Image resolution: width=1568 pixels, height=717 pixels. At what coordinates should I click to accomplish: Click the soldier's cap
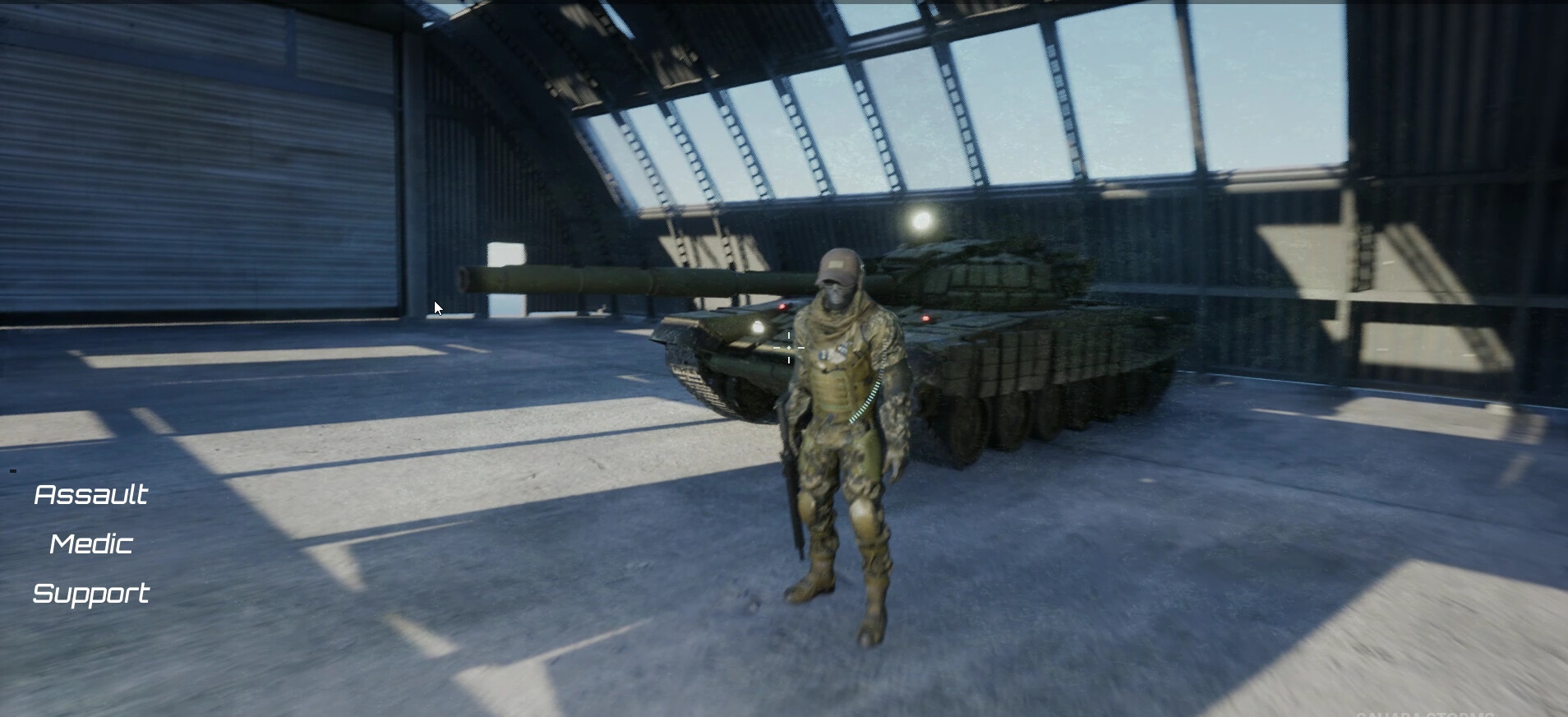click(837, 265)
